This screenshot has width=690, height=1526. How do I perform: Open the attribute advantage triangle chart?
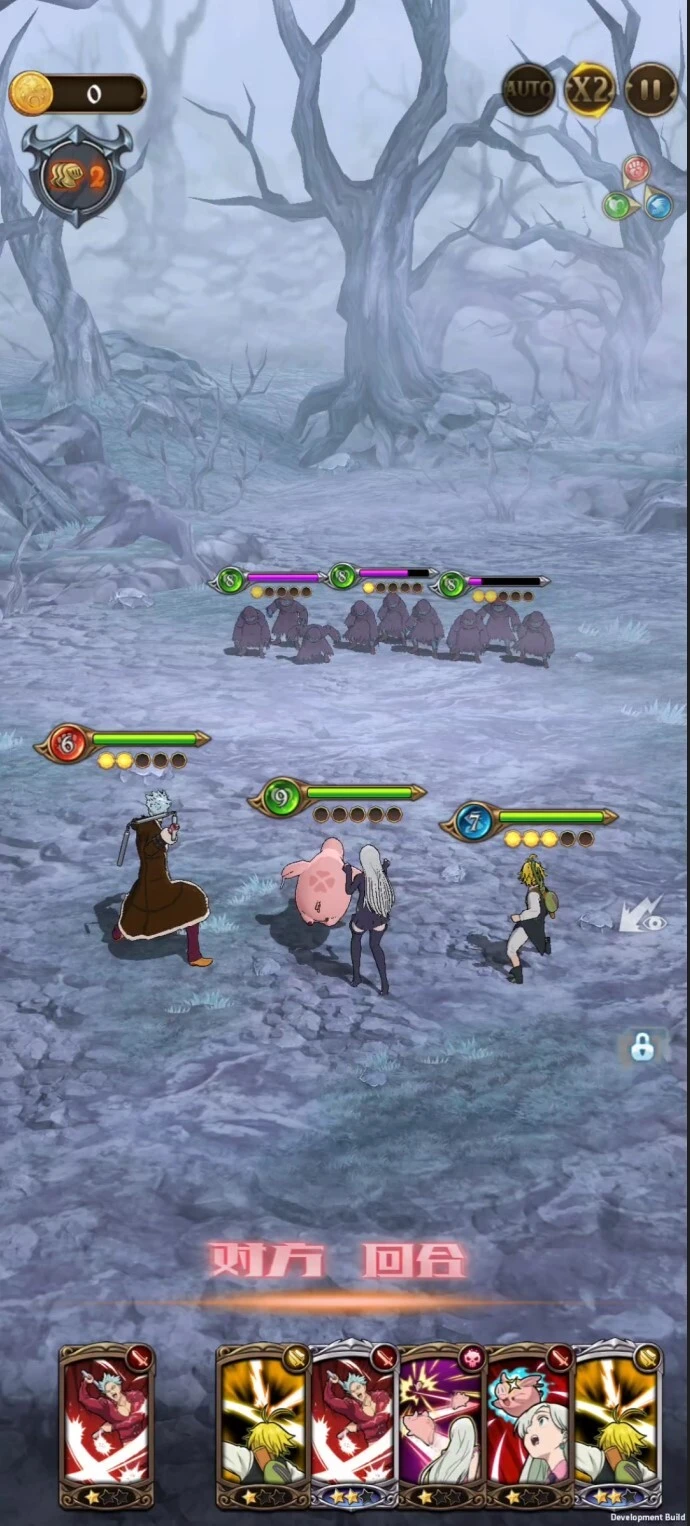pyautogui.click(x=636, y=189)
